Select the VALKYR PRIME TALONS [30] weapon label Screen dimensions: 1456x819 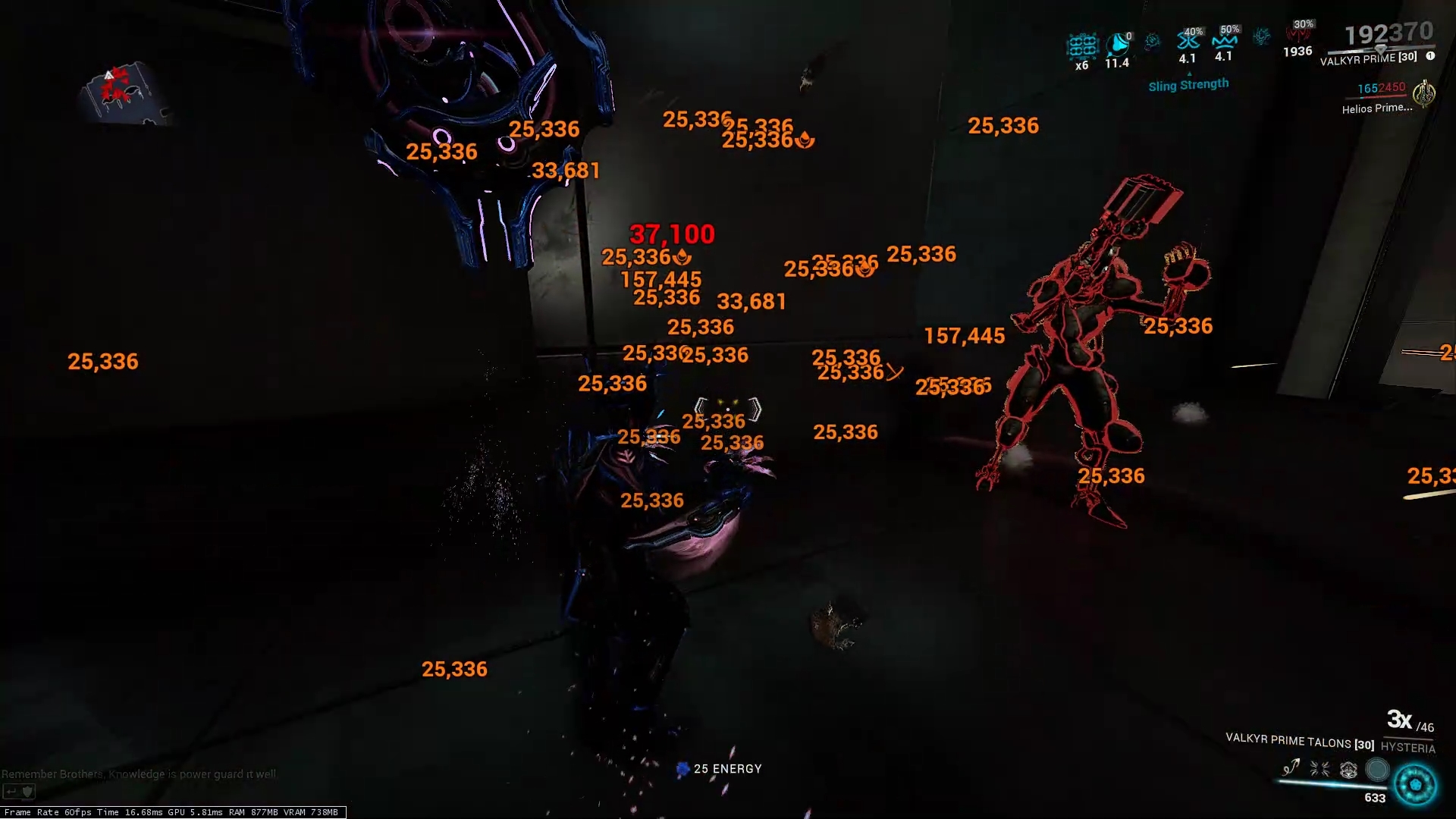pos(1298,742)
